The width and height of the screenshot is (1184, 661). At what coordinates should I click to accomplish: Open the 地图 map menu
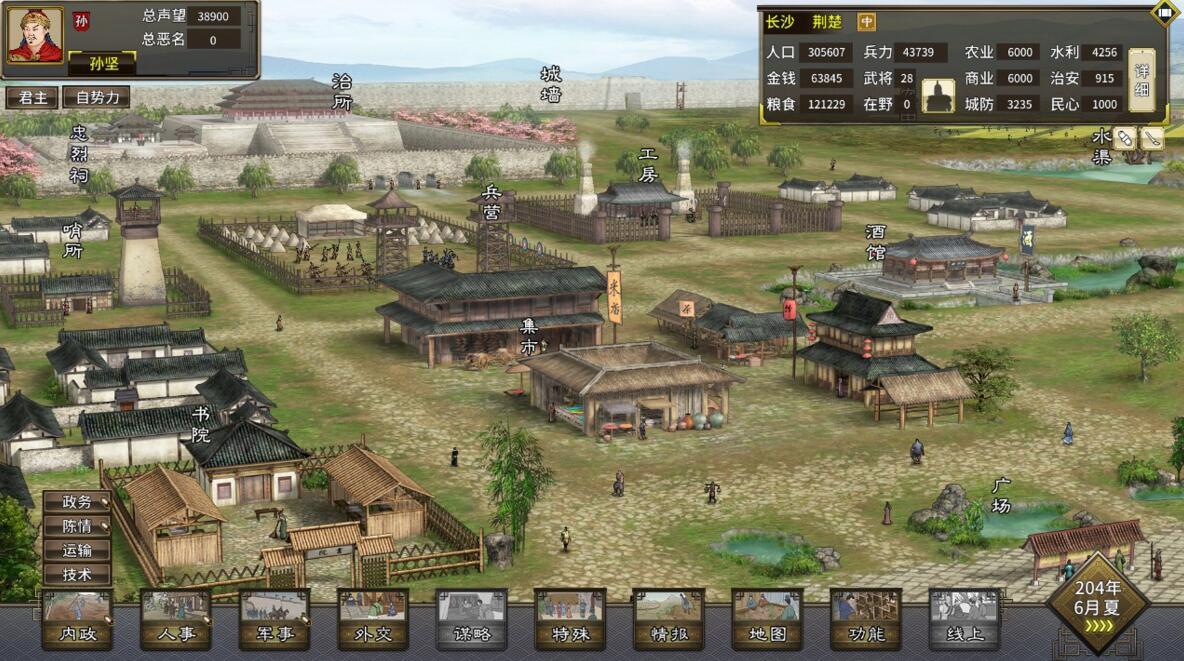(767, 620)
